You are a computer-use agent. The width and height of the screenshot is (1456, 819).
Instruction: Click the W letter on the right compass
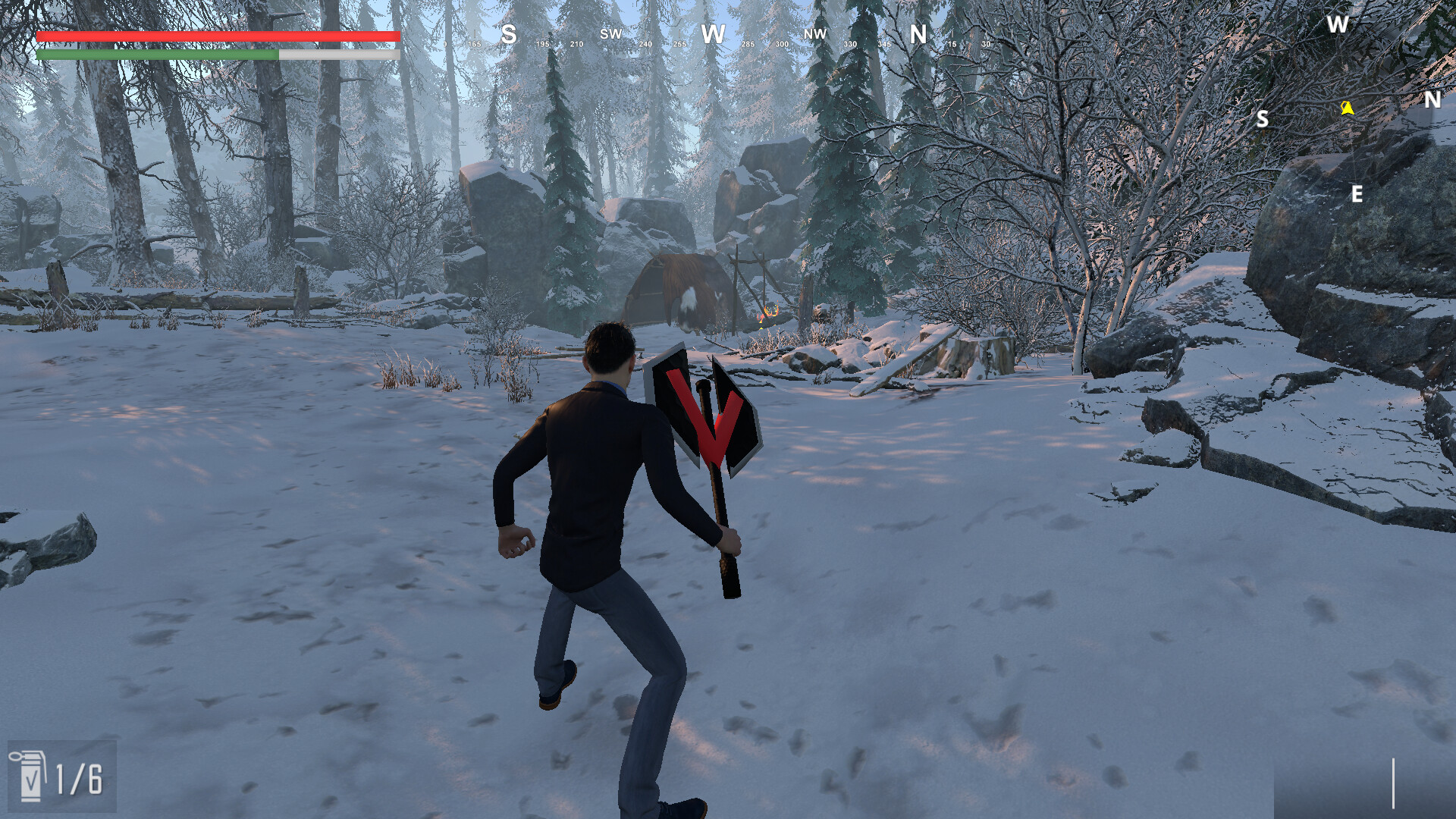pos(1337,23)
